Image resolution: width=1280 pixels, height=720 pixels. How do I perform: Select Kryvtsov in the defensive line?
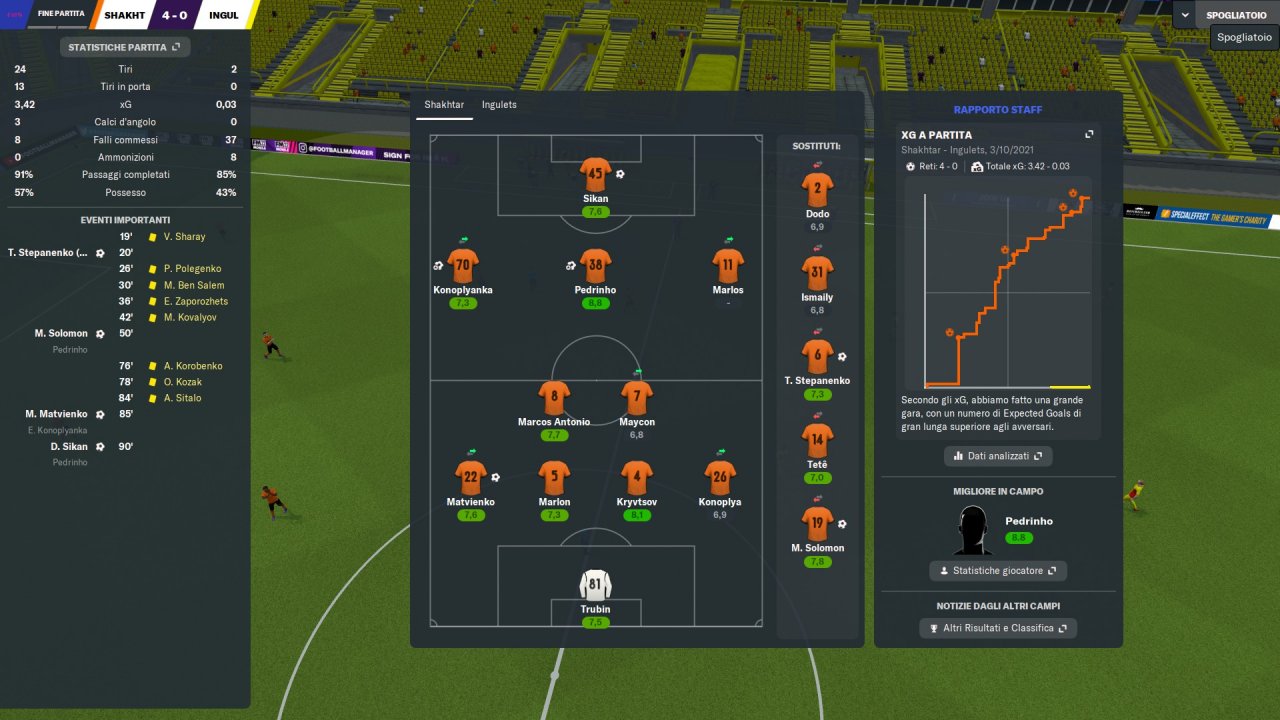click(x=637, y=478)
